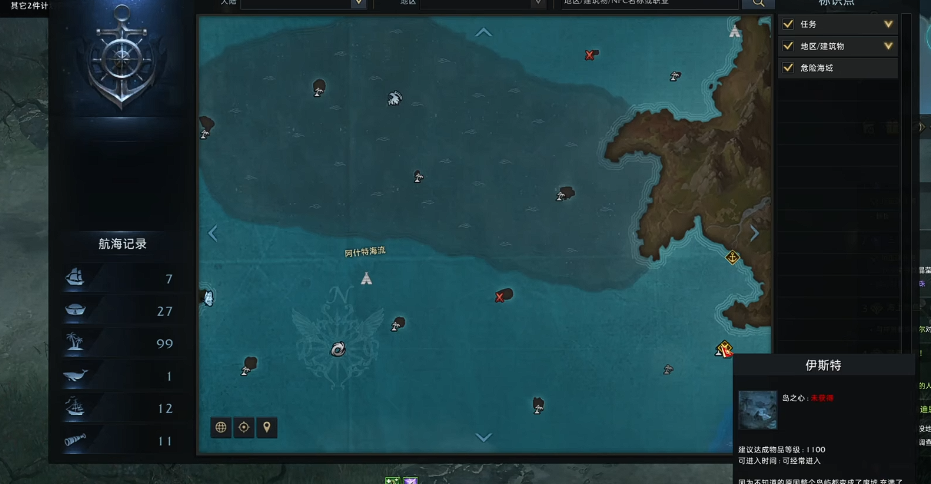Pan the map down with bottom arrow
The width and height of the screenshot is (931, 484).
click(484, 437)
